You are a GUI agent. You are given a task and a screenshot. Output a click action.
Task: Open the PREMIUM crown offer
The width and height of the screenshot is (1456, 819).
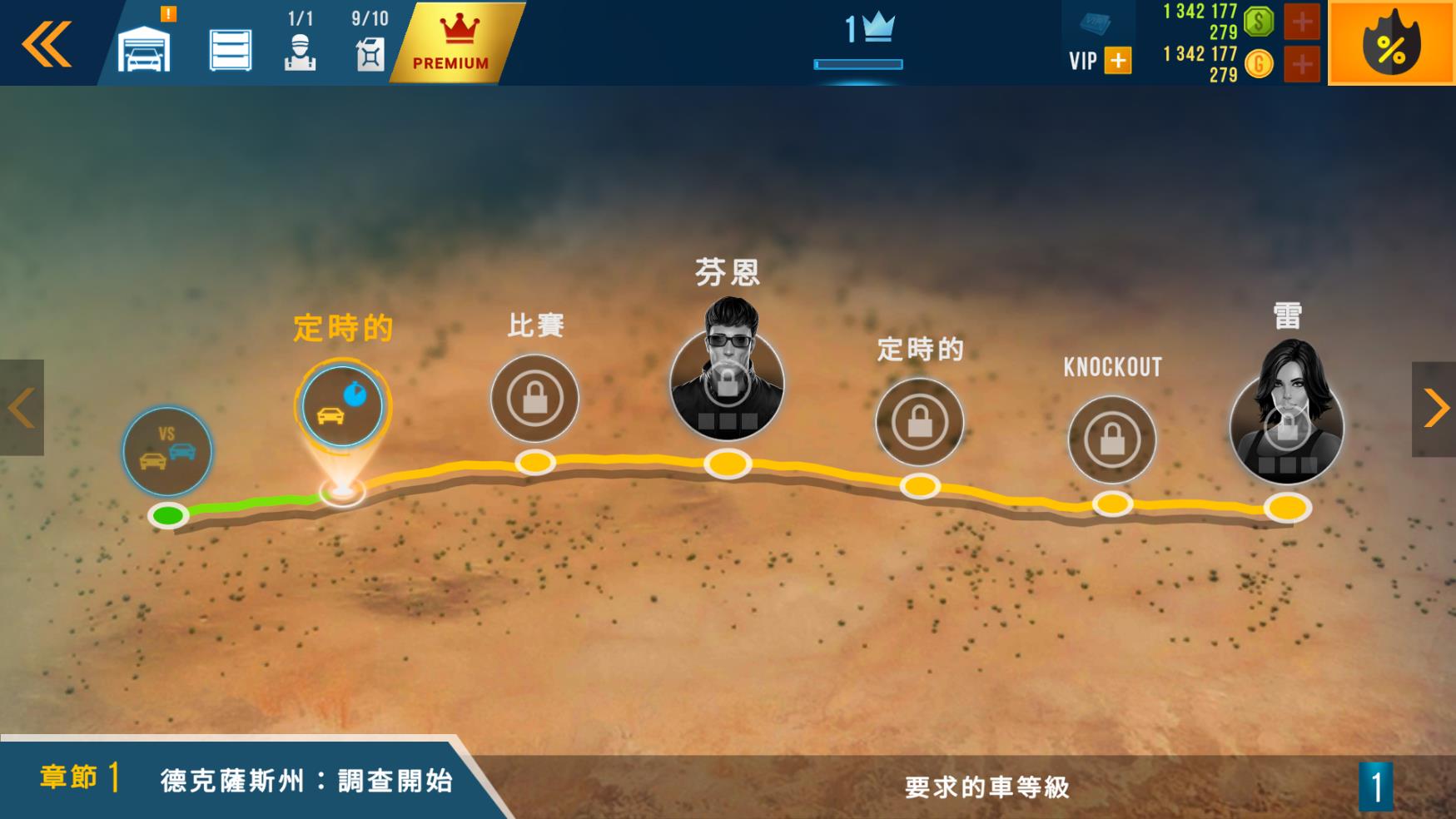(x=450, y=42)
